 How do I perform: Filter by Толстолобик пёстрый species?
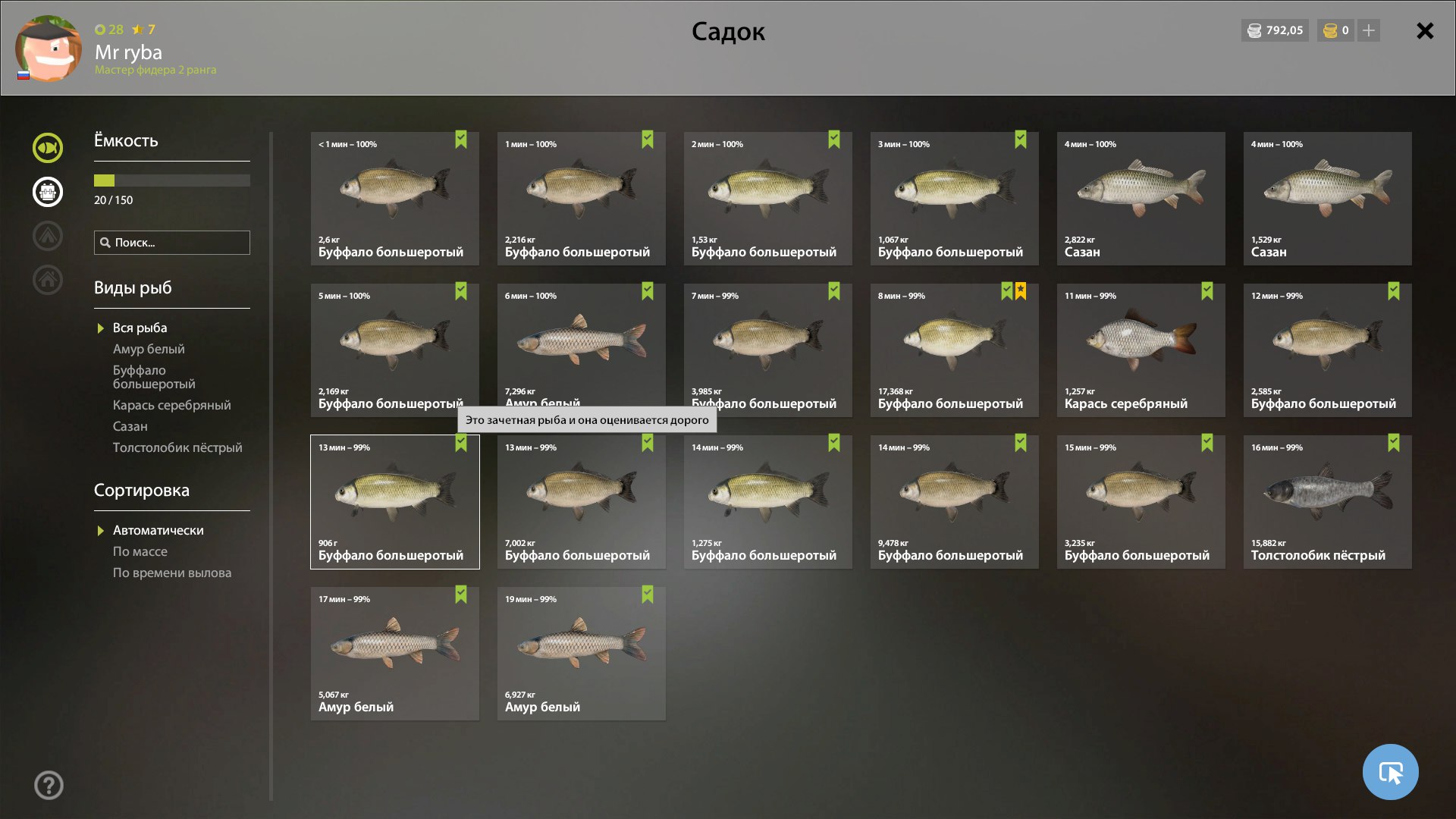click(x=177, y=447)
